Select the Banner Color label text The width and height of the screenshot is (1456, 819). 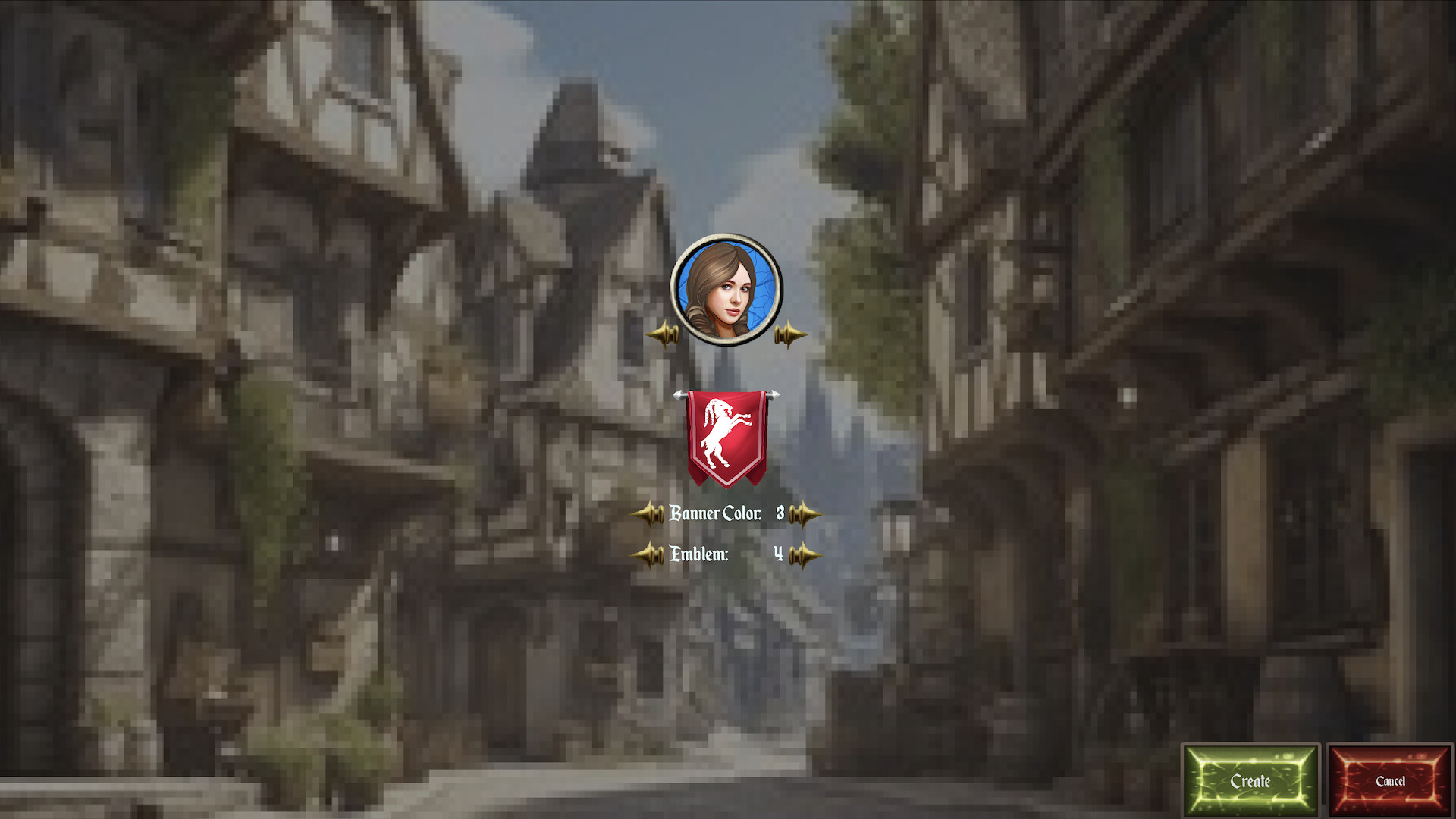(x=714, y=514)
